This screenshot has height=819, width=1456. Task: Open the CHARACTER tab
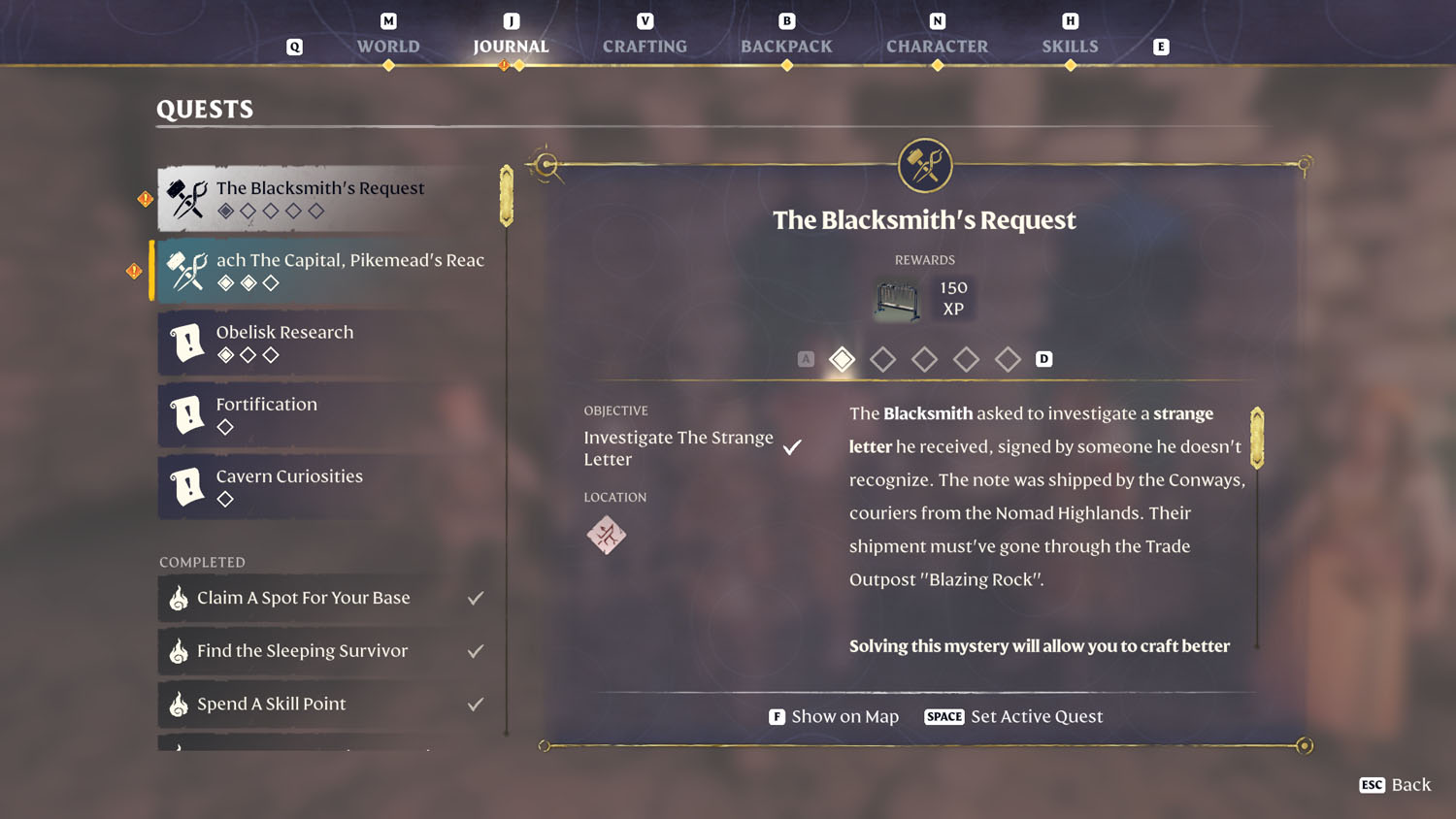(937, 46)
